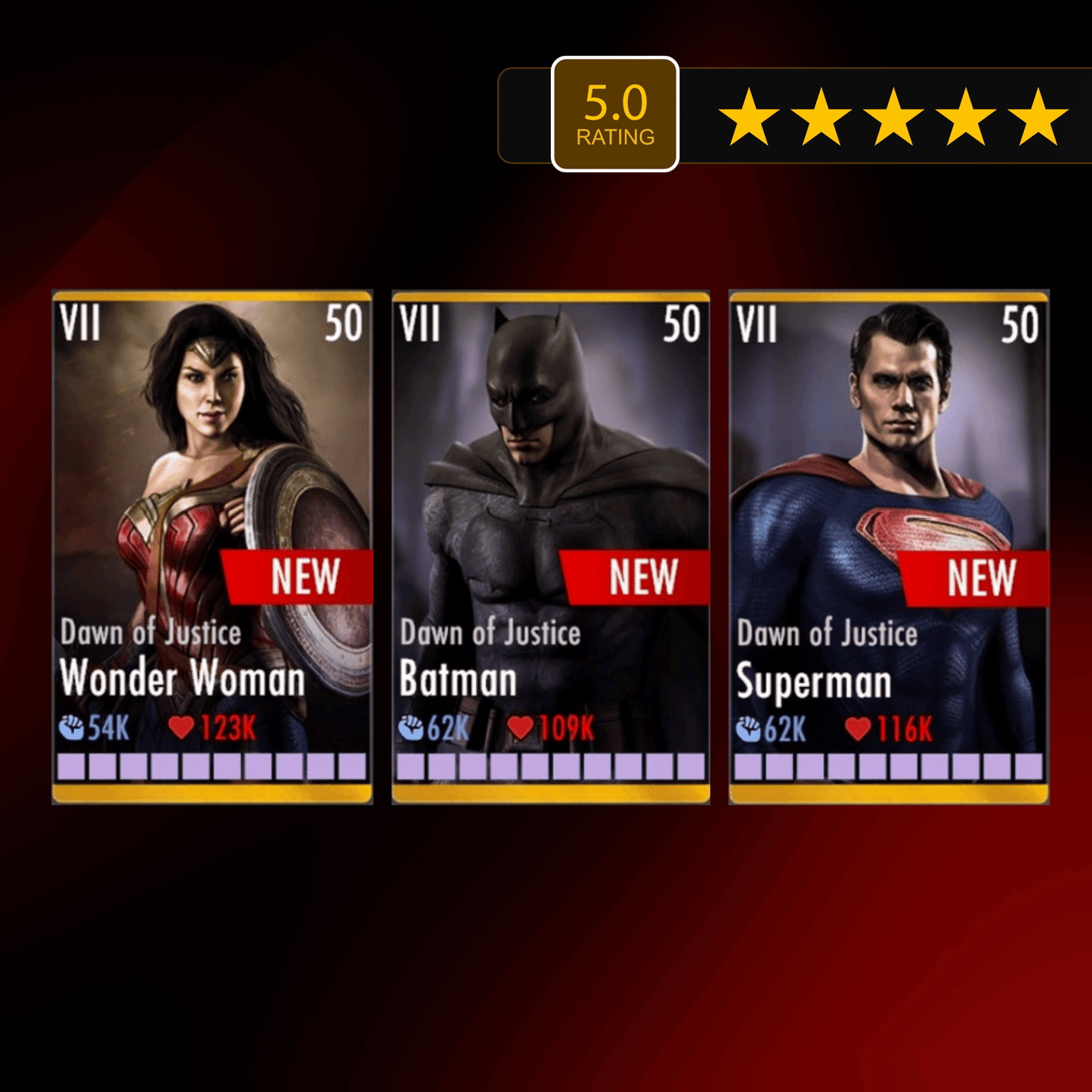The width and height of the screenshot is (1092, 1092).
Task: Expand the VII tier label on Wonder Woman card
Action: (81, 325)
